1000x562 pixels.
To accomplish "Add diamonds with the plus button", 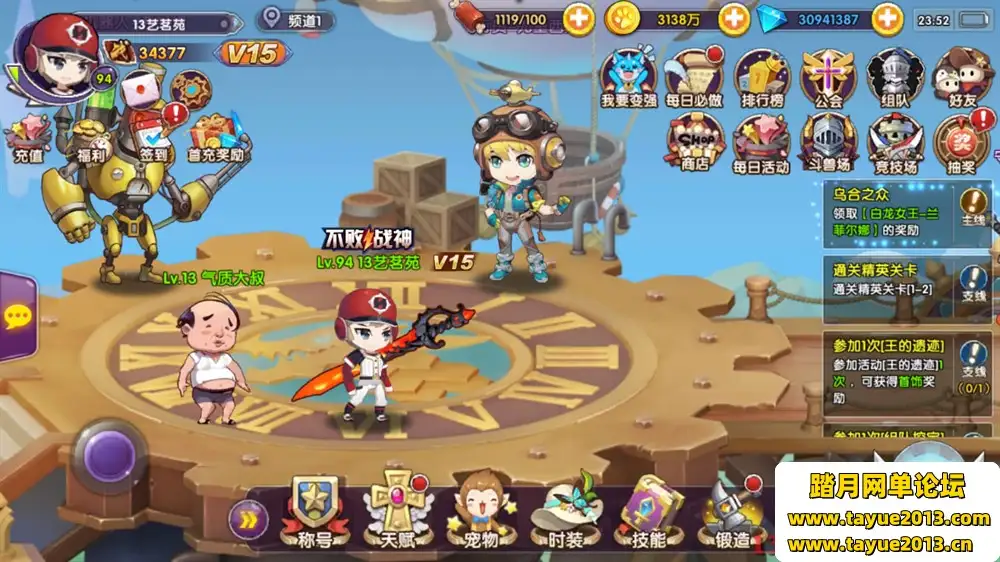I will pyautogui.click(x=887, y=18).
